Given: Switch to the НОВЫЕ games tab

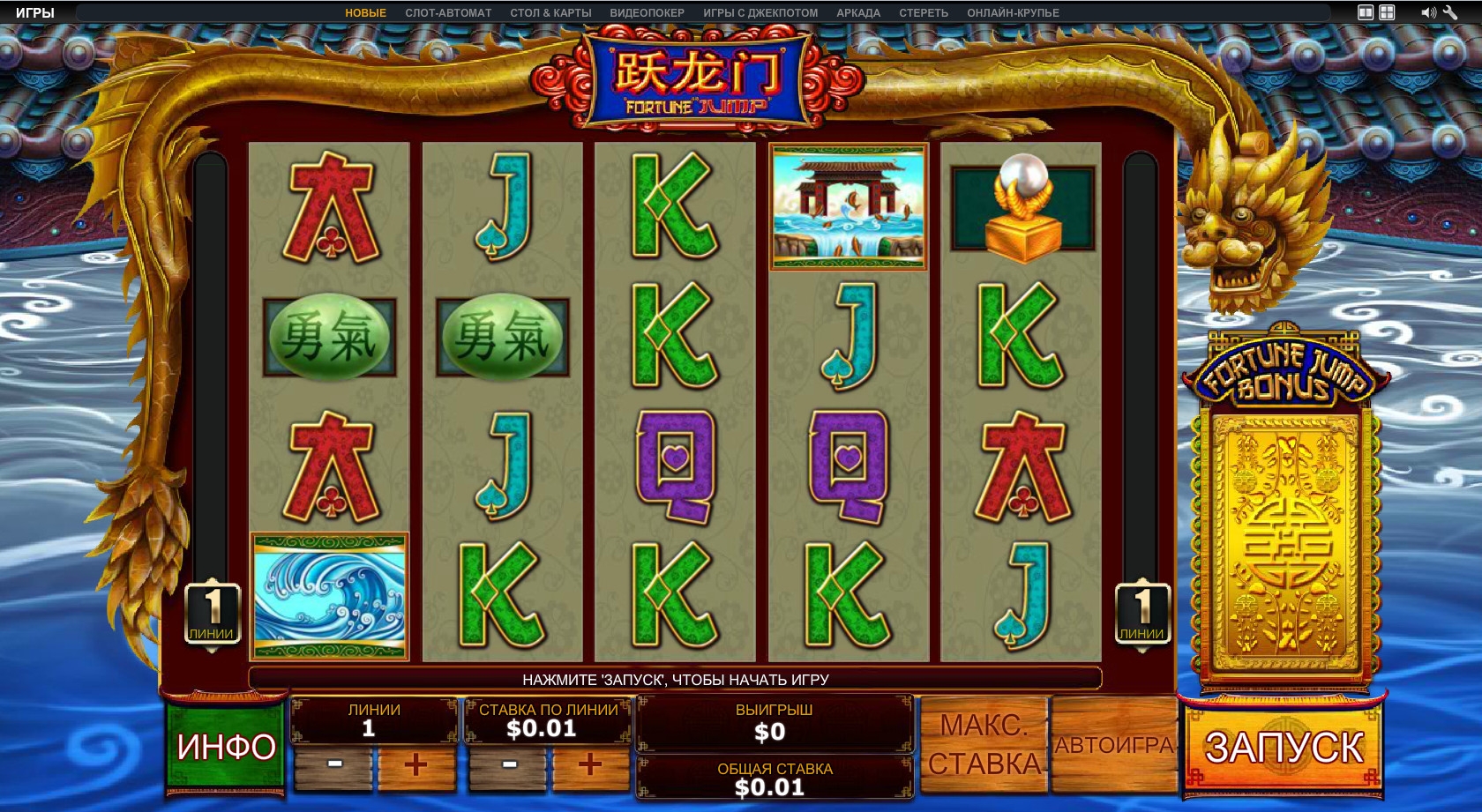Looking at the screenshot, I should [365, 13].
